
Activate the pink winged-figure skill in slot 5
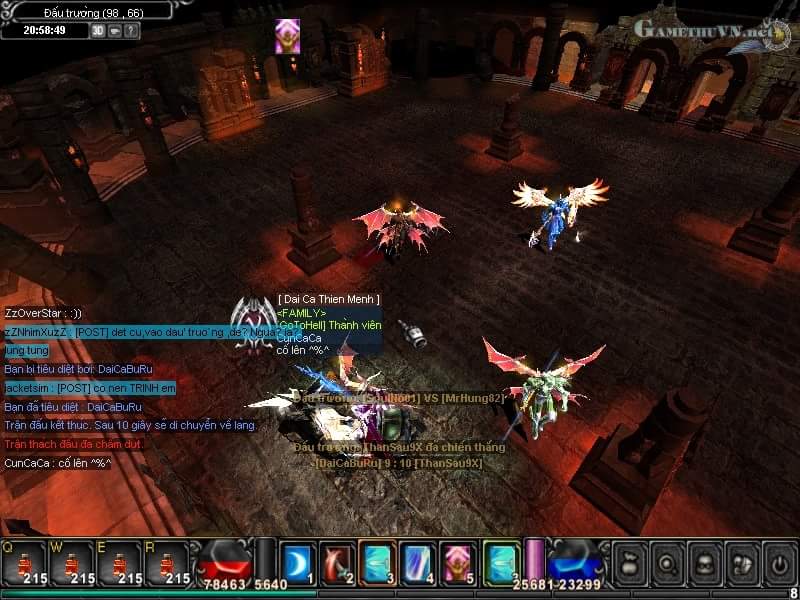[x=456, y=562]
